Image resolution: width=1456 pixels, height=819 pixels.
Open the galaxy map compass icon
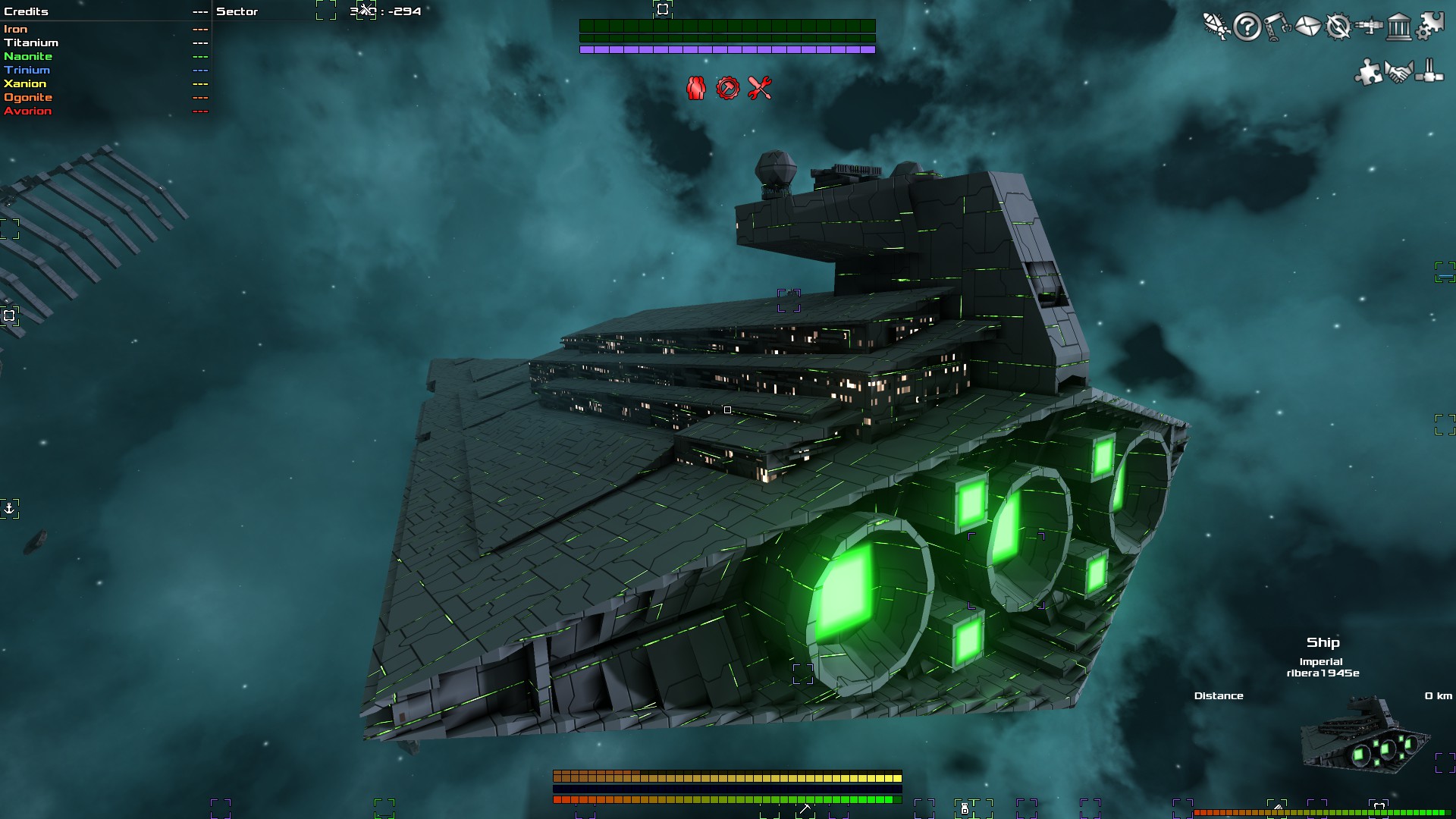(x=1338, y=27)
